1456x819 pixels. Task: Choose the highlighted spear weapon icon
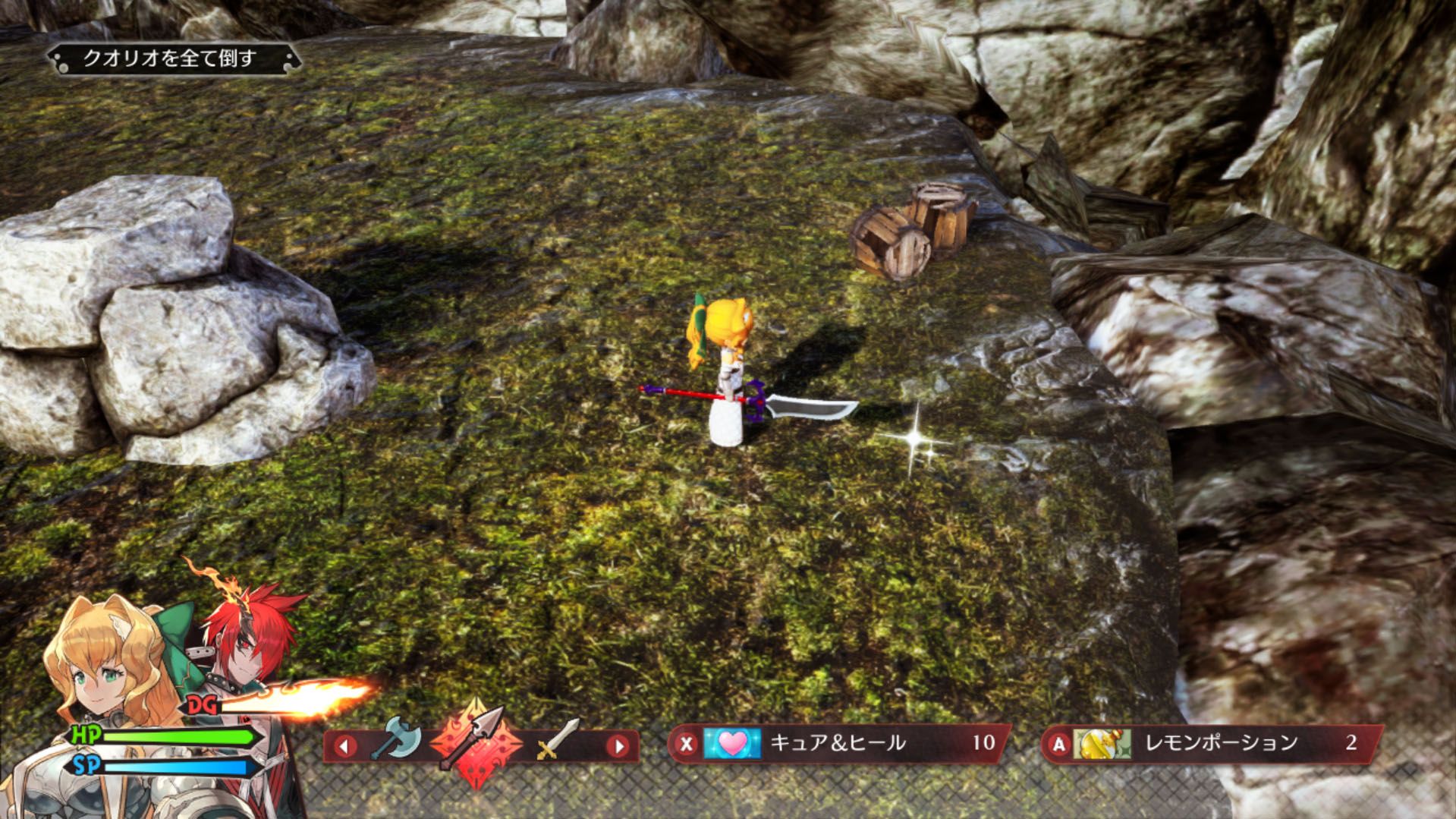(x=476, y=742)
